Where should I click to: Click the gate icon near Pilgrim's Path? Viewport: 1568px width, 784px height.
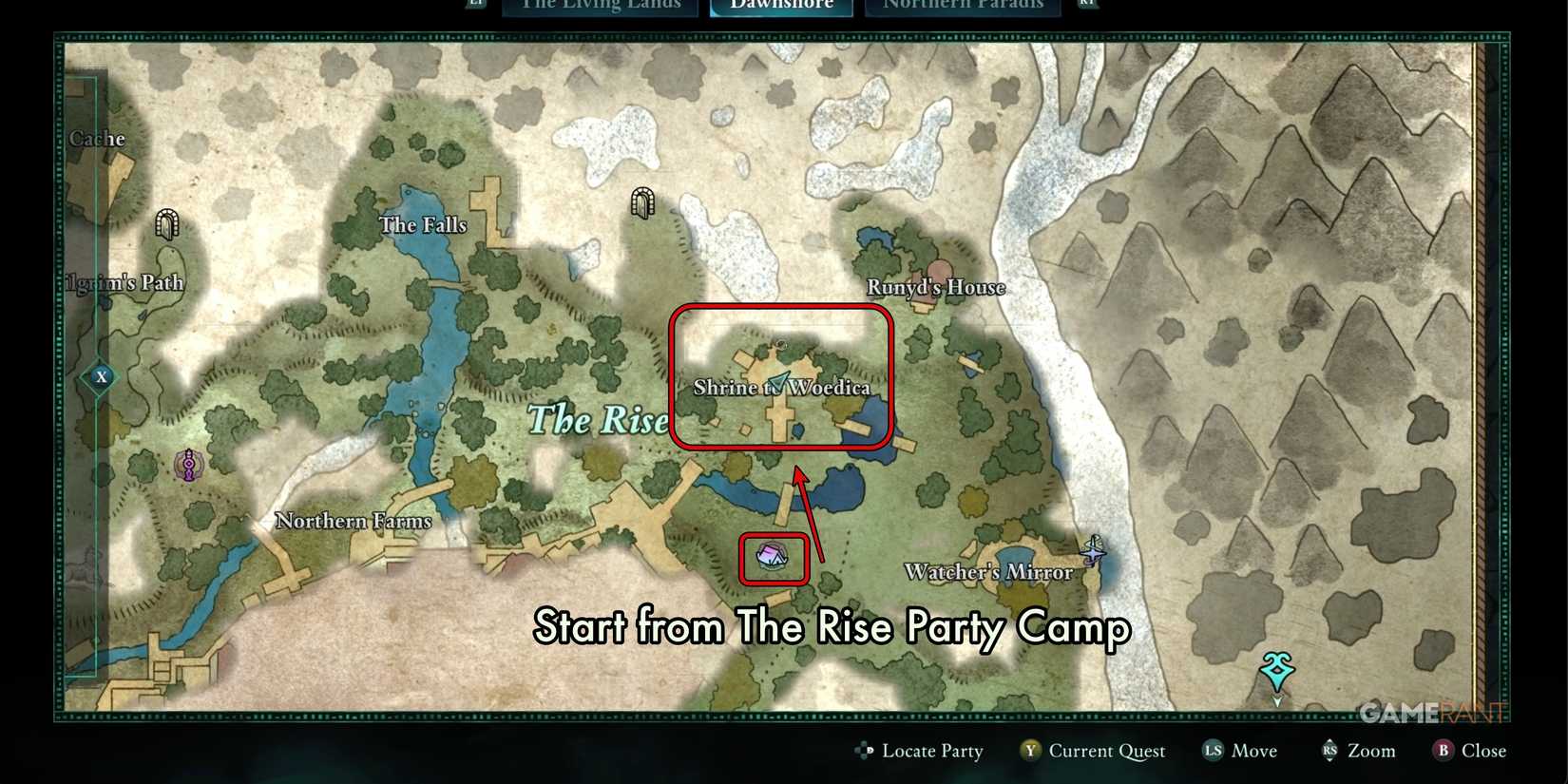167,226
